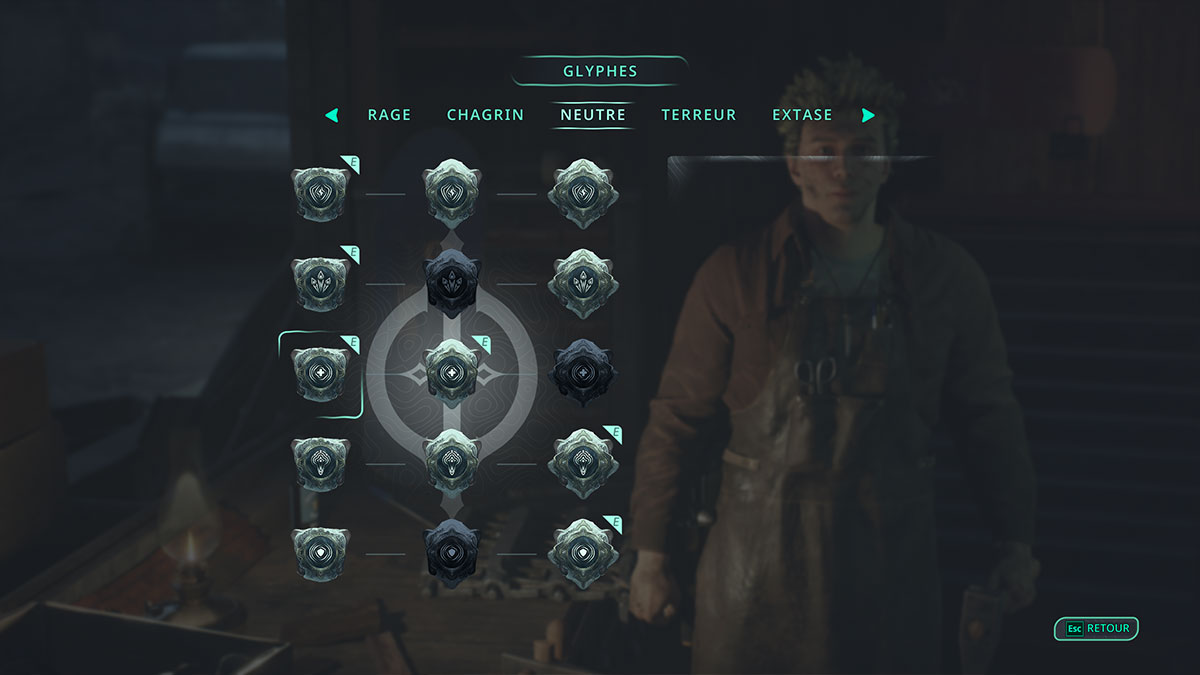The width and height of the screenshot is (1200, 675).
Task: Click the right arrow beside EXTASE
Action: point(867,115)
